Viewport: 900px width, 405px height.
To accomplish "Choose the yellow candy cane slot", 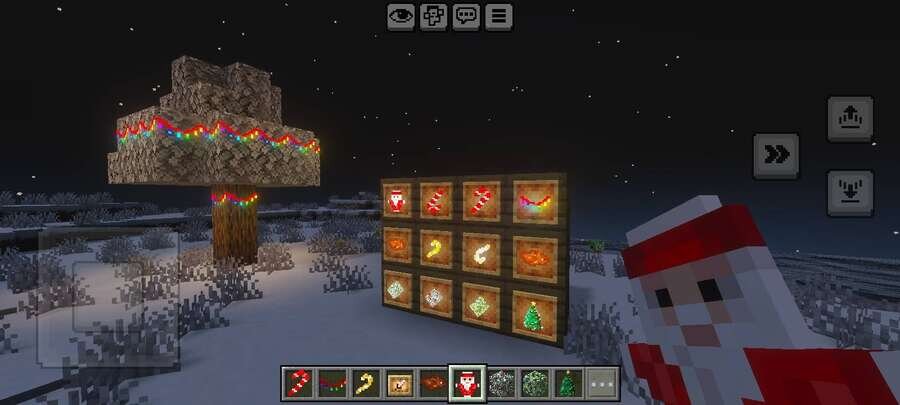I will (366, 382).
